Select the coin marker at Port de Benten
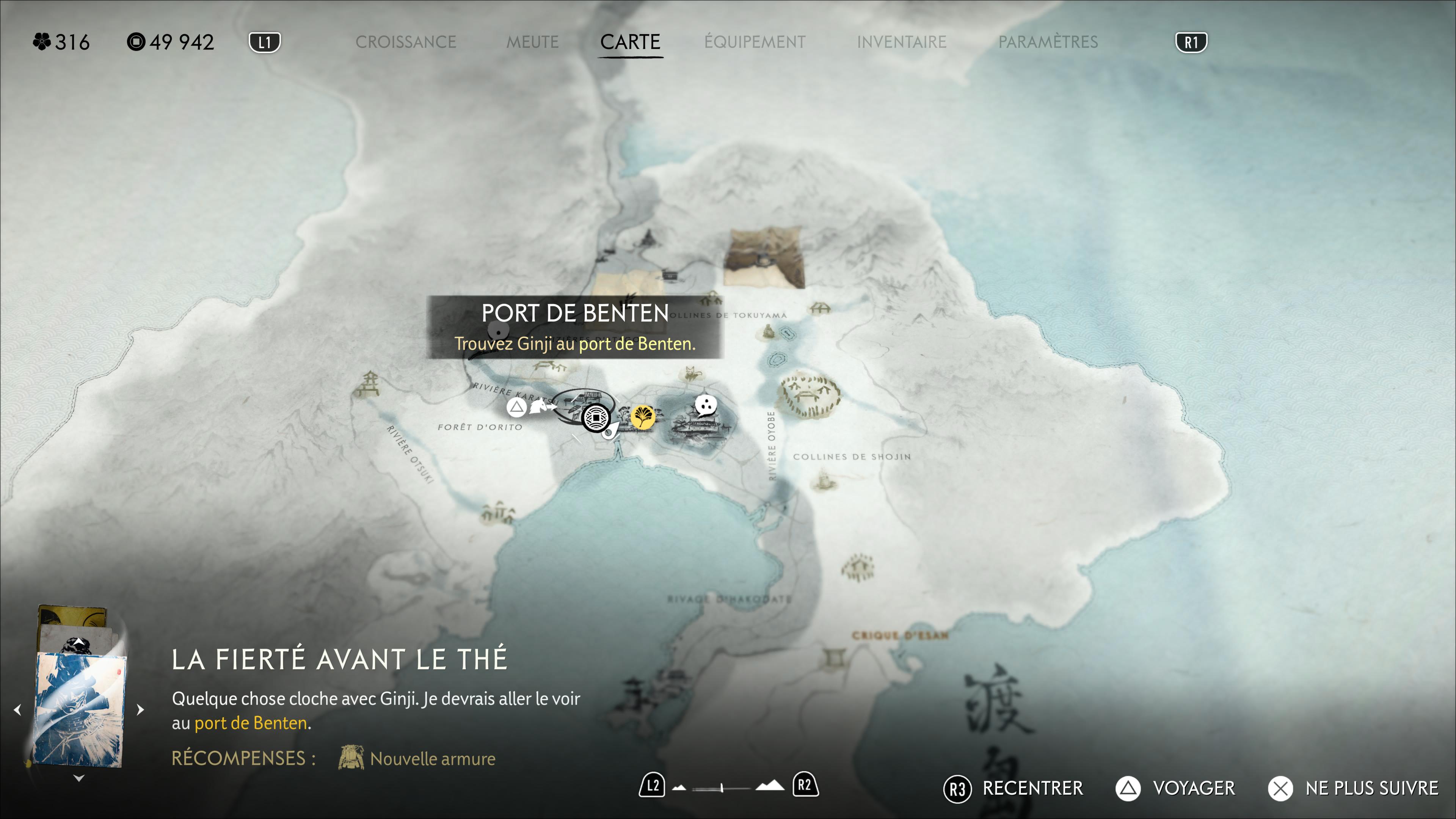Viewport: 1456px width, 819px height. [x=596, y=418]
